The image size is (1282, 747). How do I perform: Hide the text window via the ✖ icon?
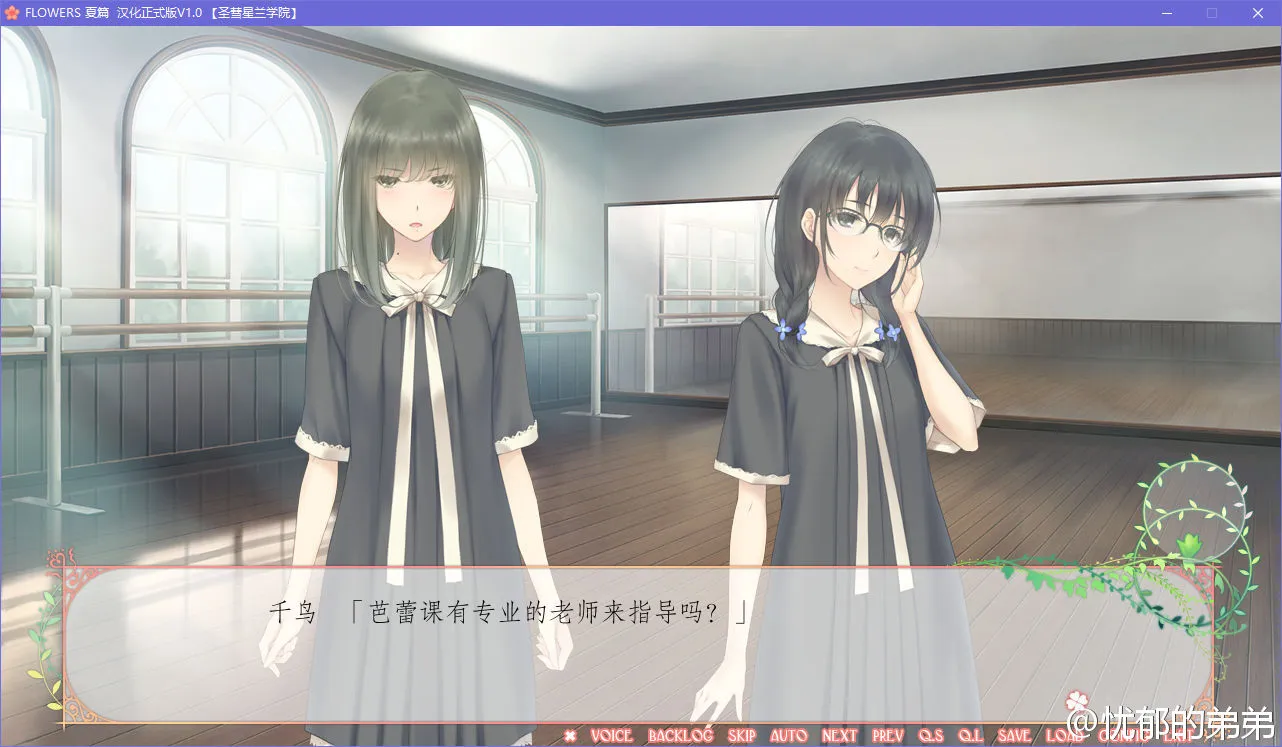(570, 736)
